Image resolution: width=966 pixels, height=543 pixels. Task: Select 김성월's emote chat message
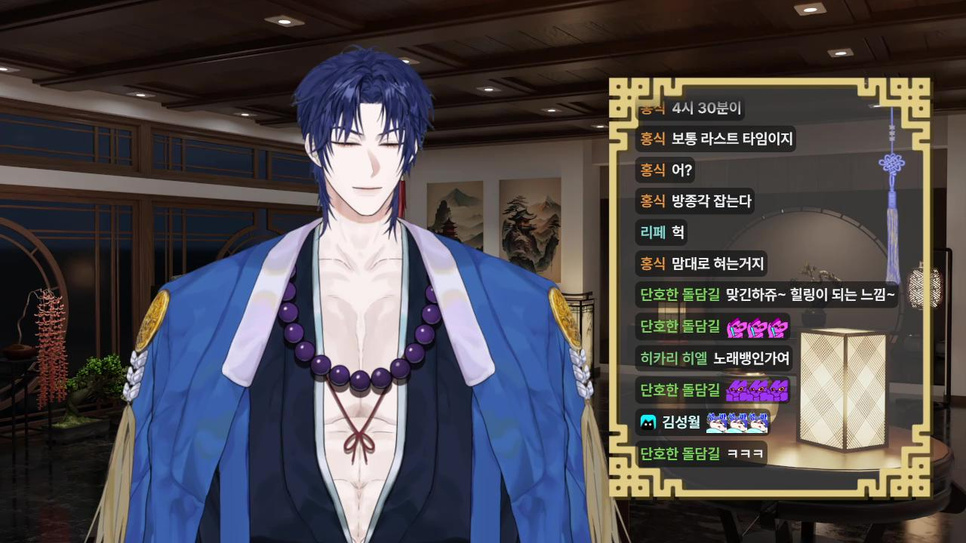(x=737, y=422)
